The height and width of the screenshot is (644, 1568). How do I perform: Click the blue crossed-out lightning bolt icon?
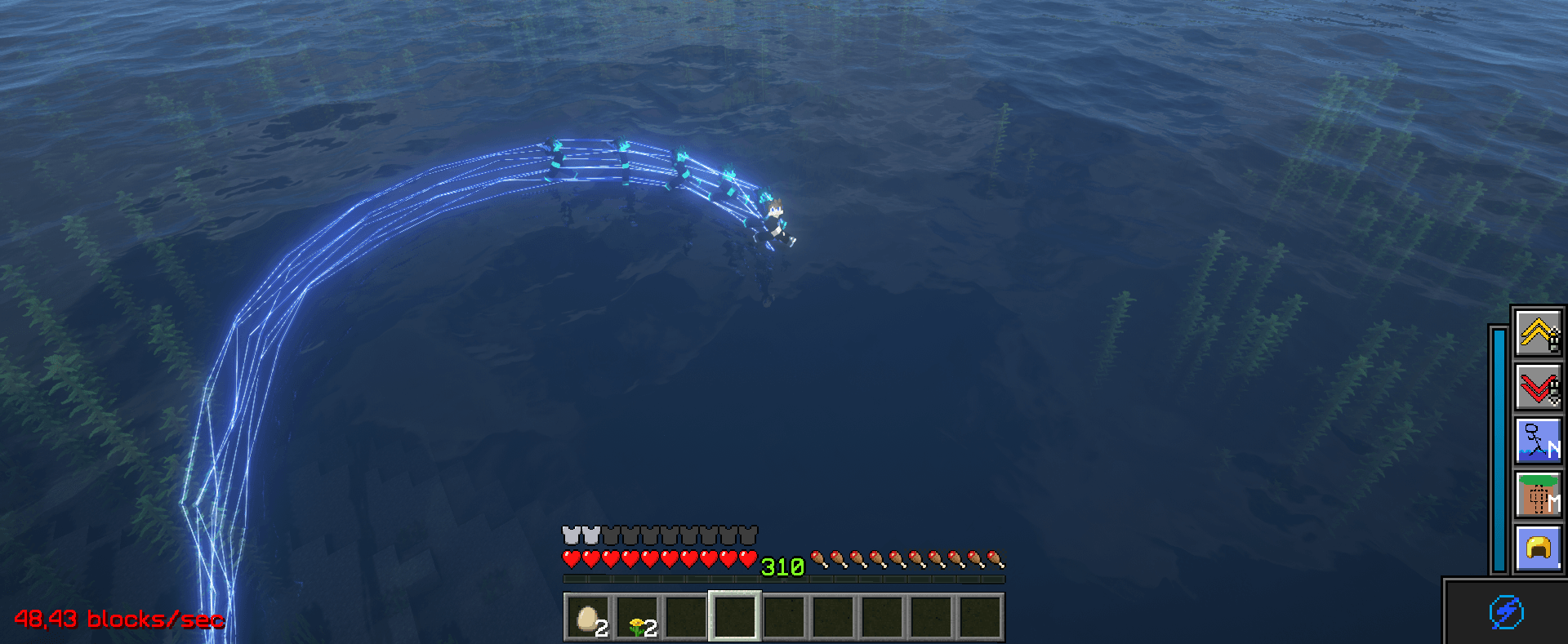click(x=1506, y=612)
